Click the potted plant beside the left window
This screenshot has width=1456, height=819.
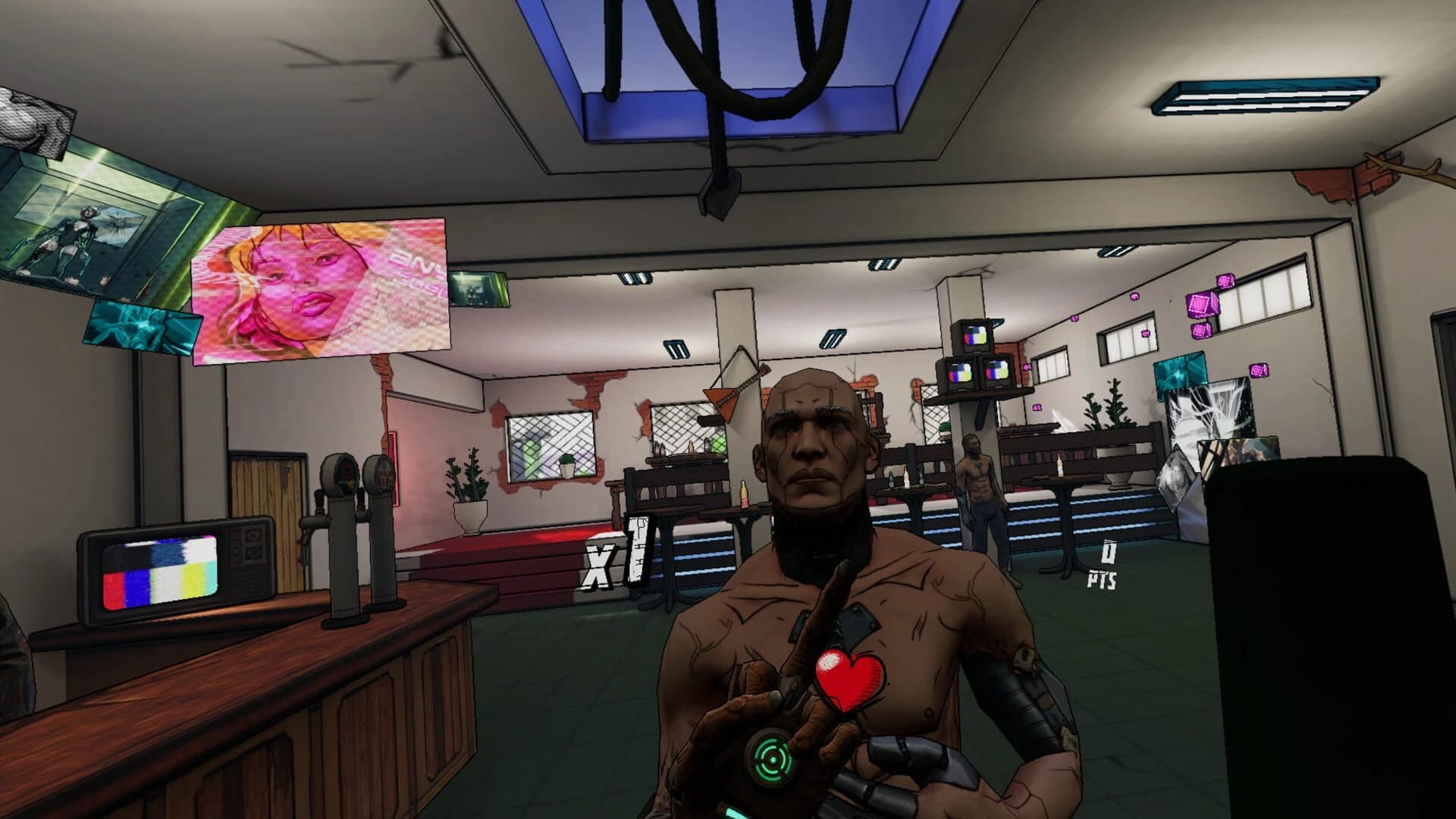(x=466, y=485)
